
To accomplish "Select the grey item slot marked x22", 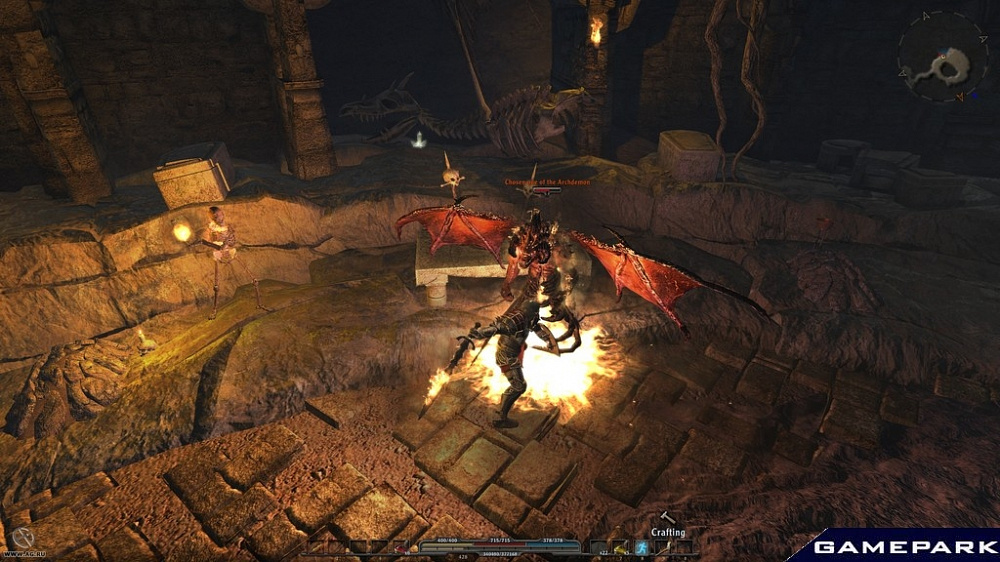I will tap(598, 547).
